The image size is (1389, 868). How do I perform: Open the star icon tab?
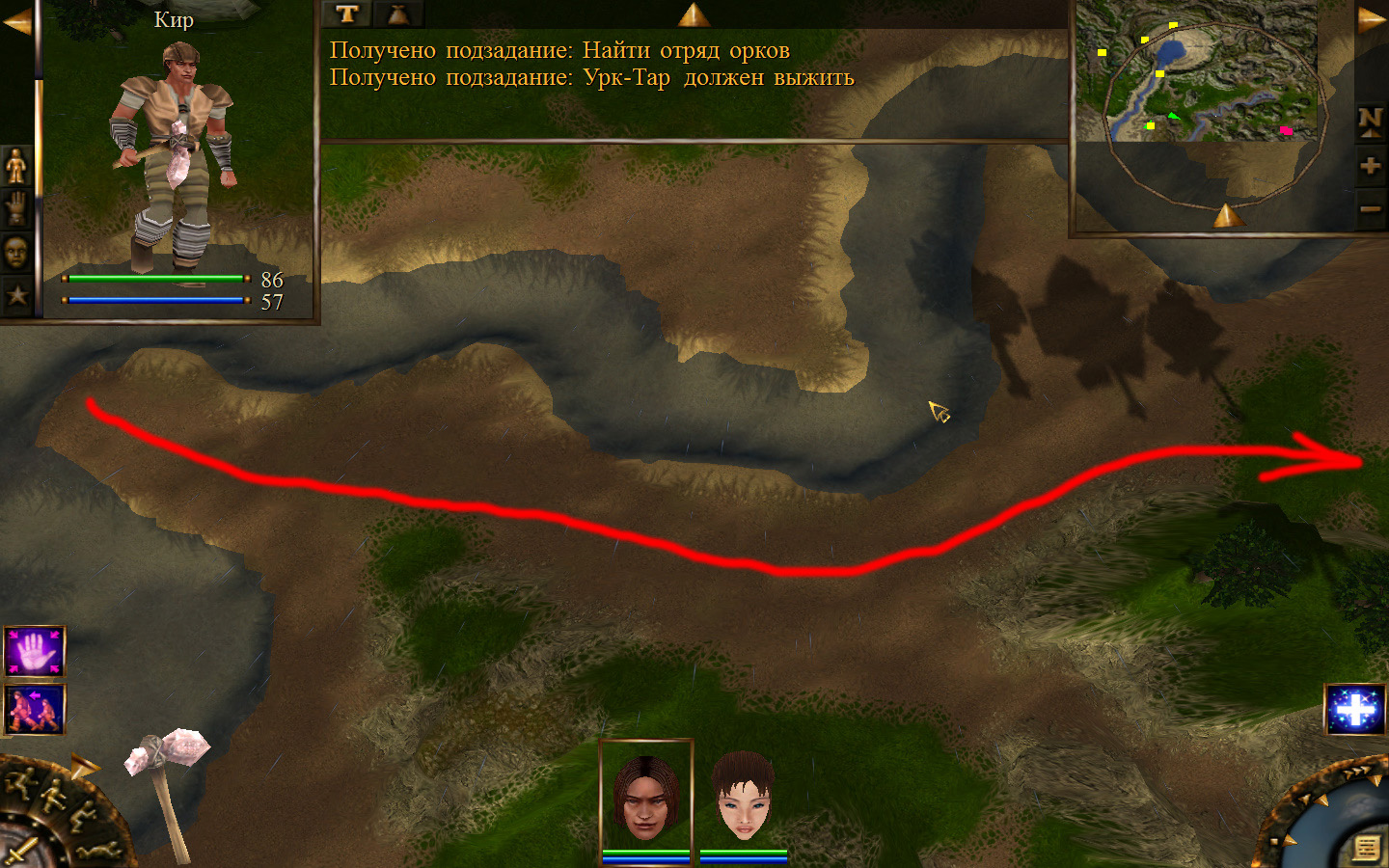16,295
